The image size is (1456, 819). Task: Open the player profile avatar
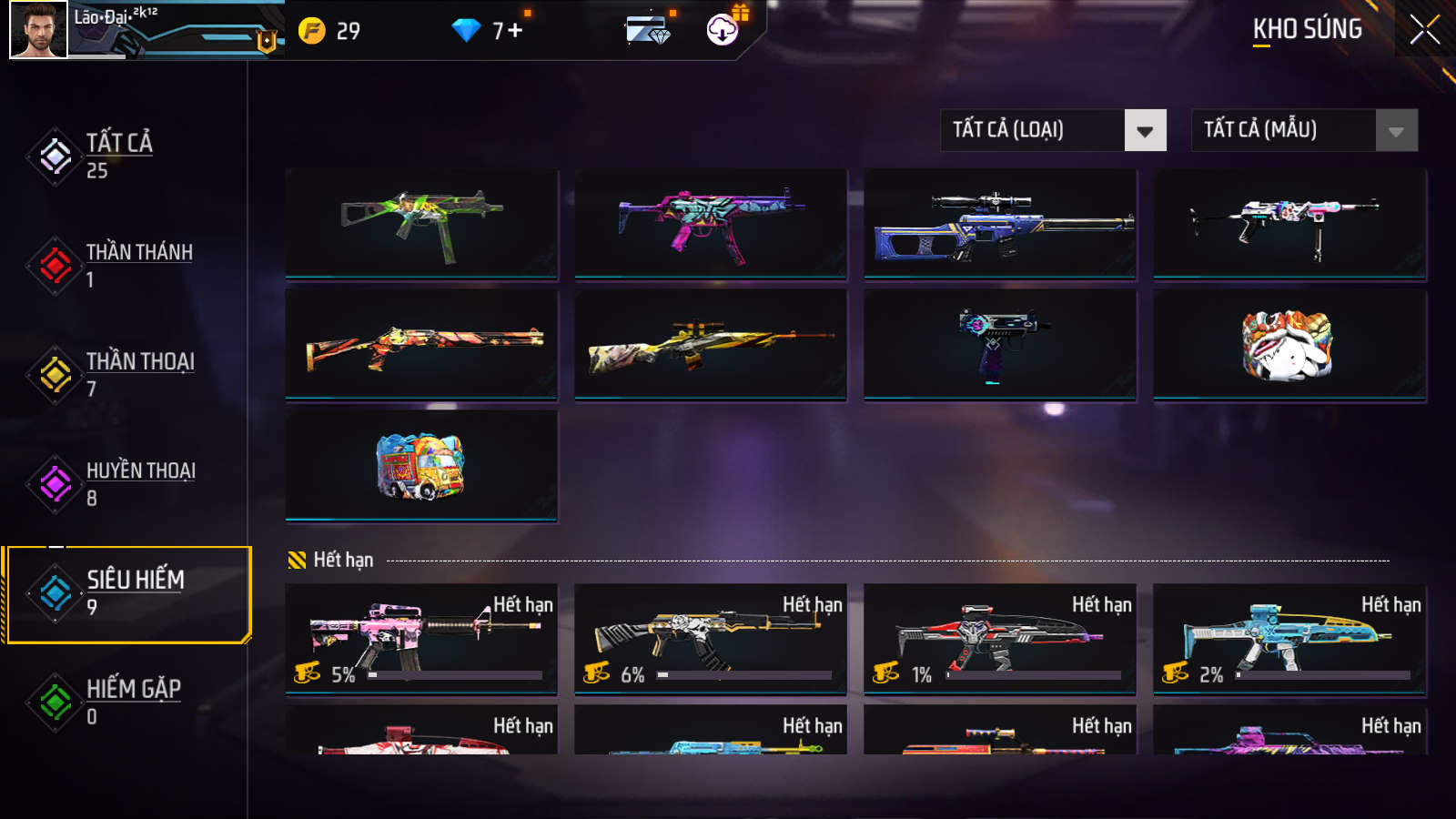pyautogui.click(x=38, y=30)
